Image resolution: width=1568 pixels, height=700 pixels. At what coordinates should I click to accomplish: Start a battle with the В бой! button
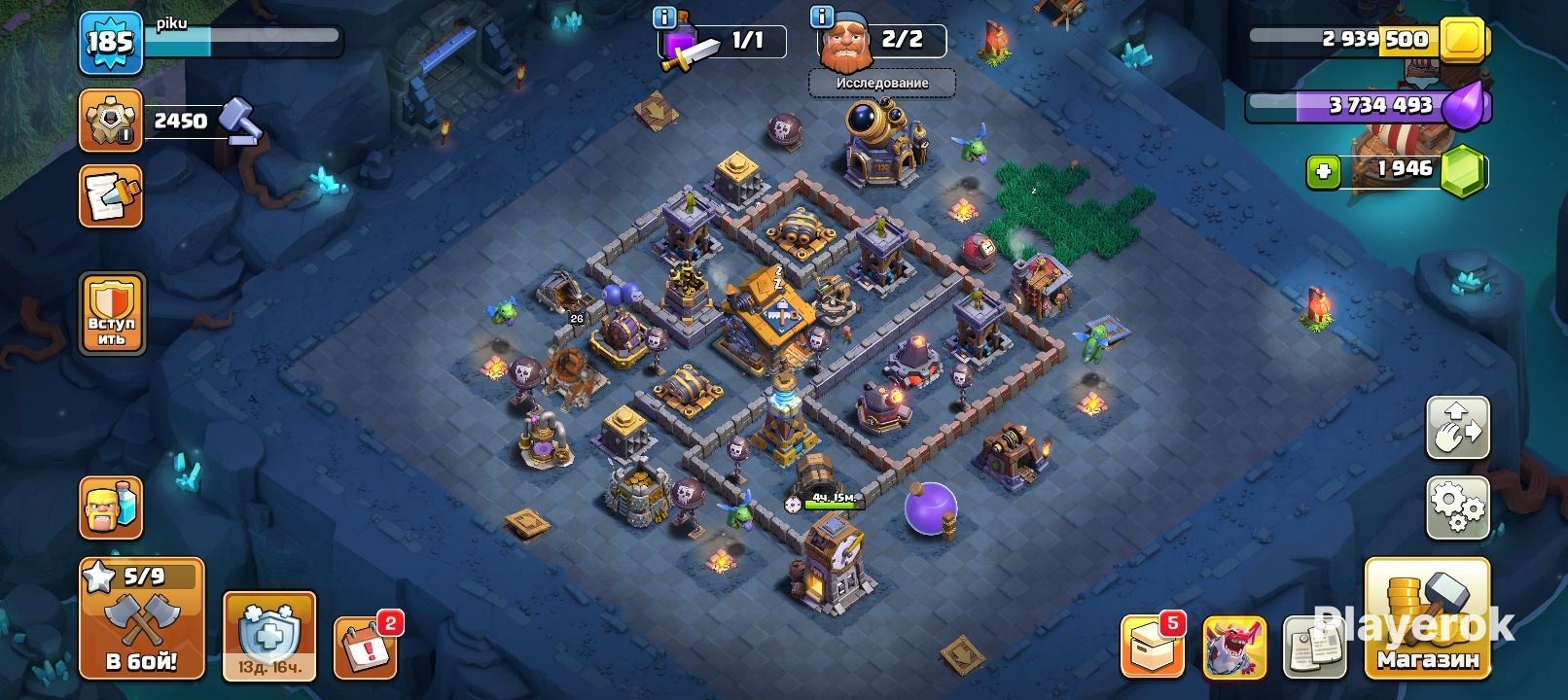(x=141, y=618)
